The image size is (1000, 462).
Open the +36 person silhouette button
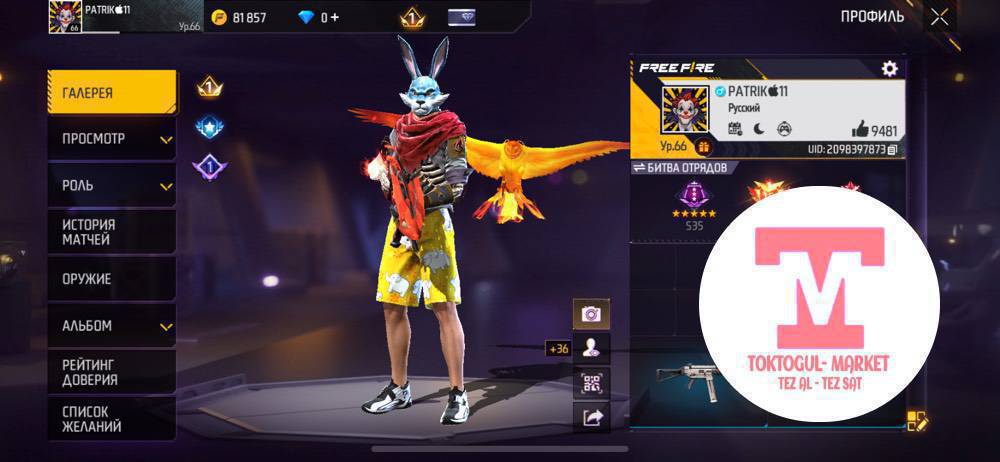[591, 348]
